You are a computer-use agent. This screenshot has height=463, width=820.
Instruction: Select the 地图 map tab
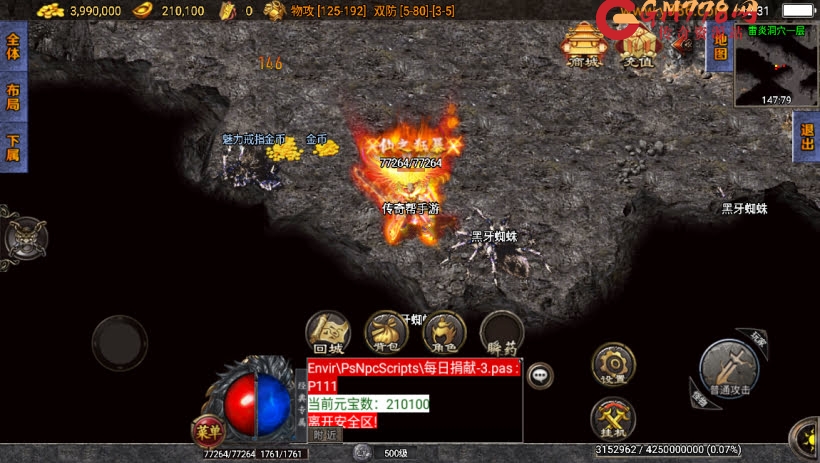click(717, 46)
